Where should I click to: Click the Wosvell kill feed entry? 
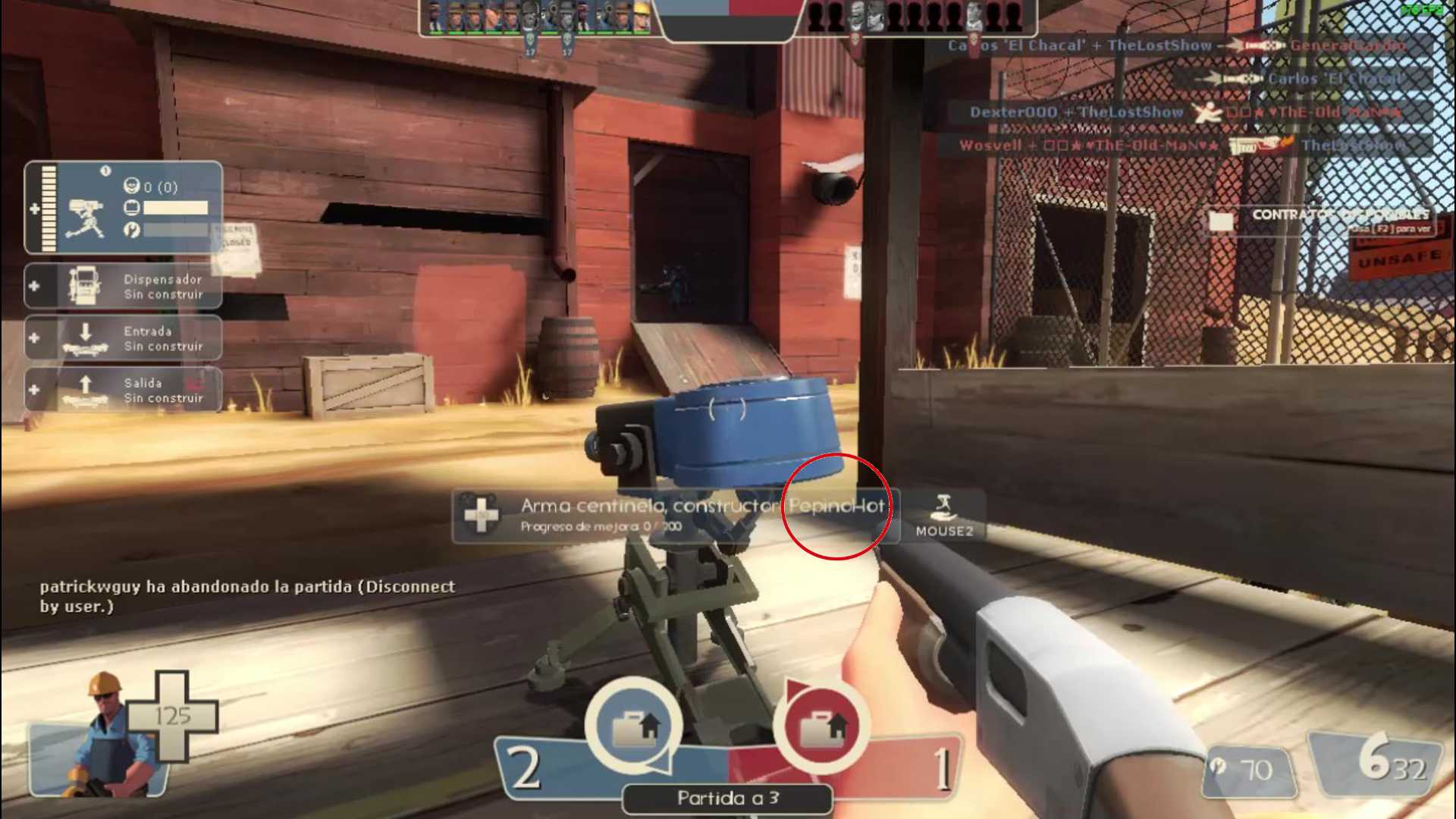[1183, 145]
